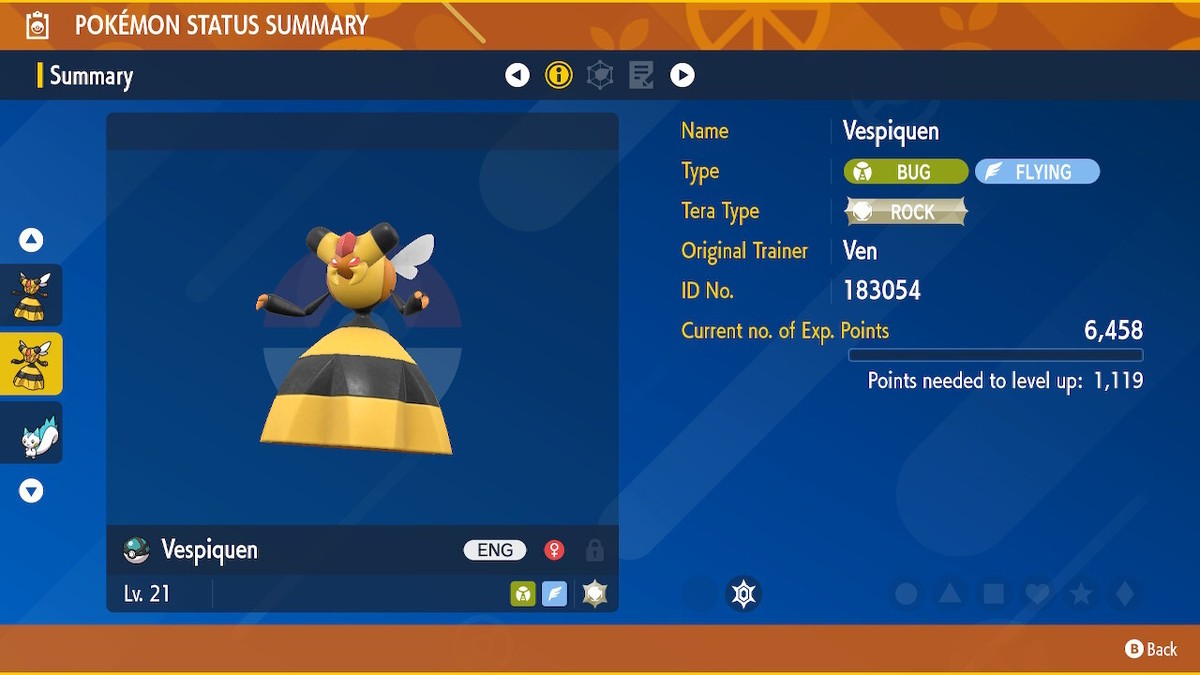Open the trainer memo notes tab

(x=641, y=75)
